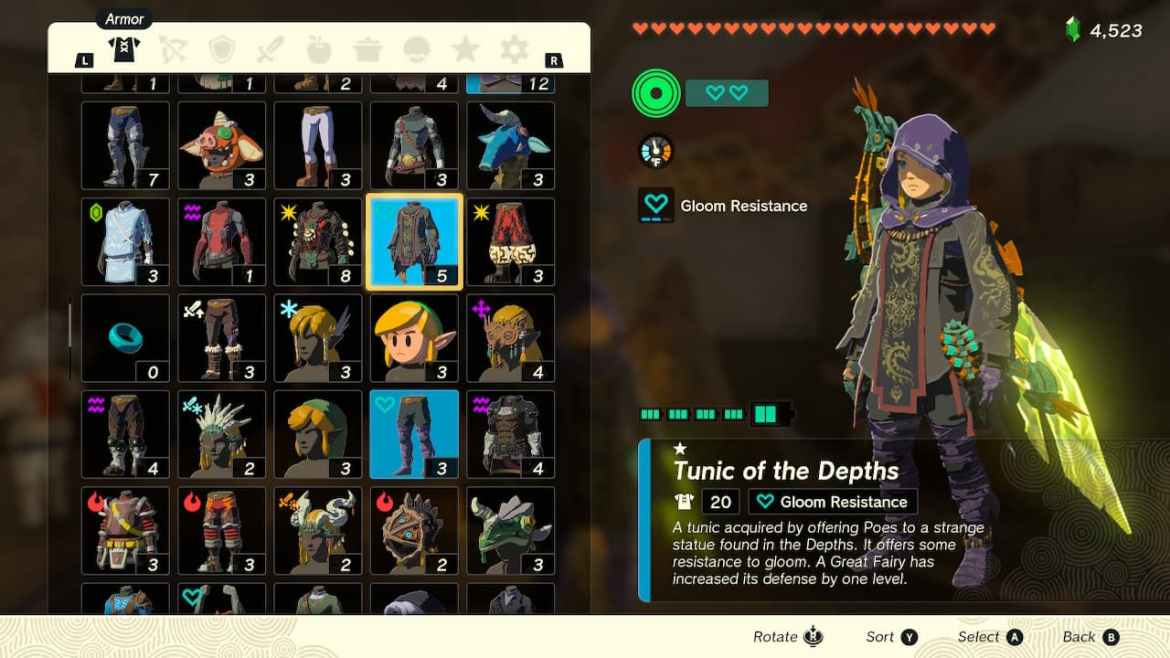Screen dimensions: 1170x658
Task: Pick the green Lizalfos Mask slot
Action: [510, 530]
